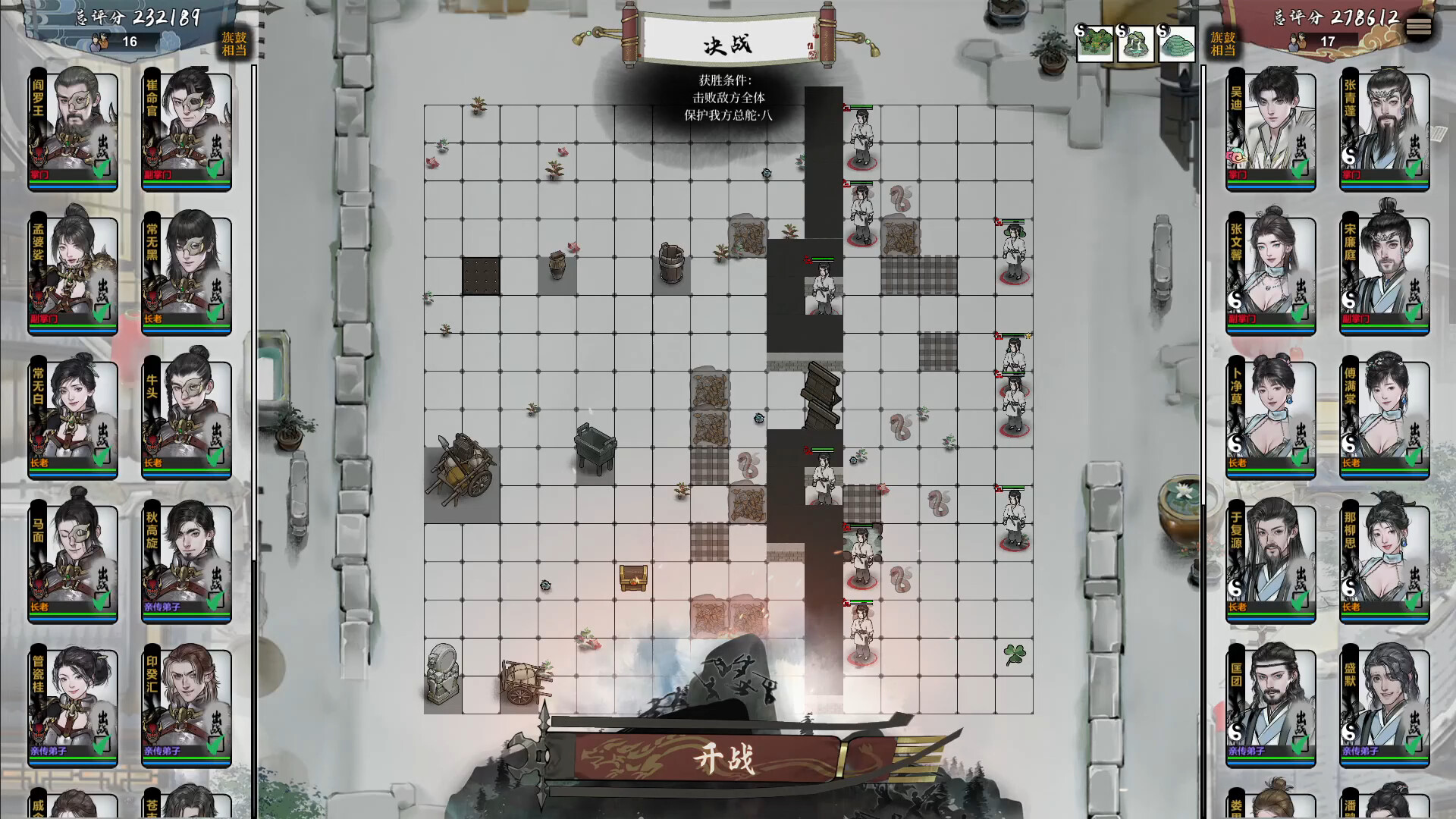
Task: Select the rockery terrain icon at top right
Action: tap(1136, 42)
